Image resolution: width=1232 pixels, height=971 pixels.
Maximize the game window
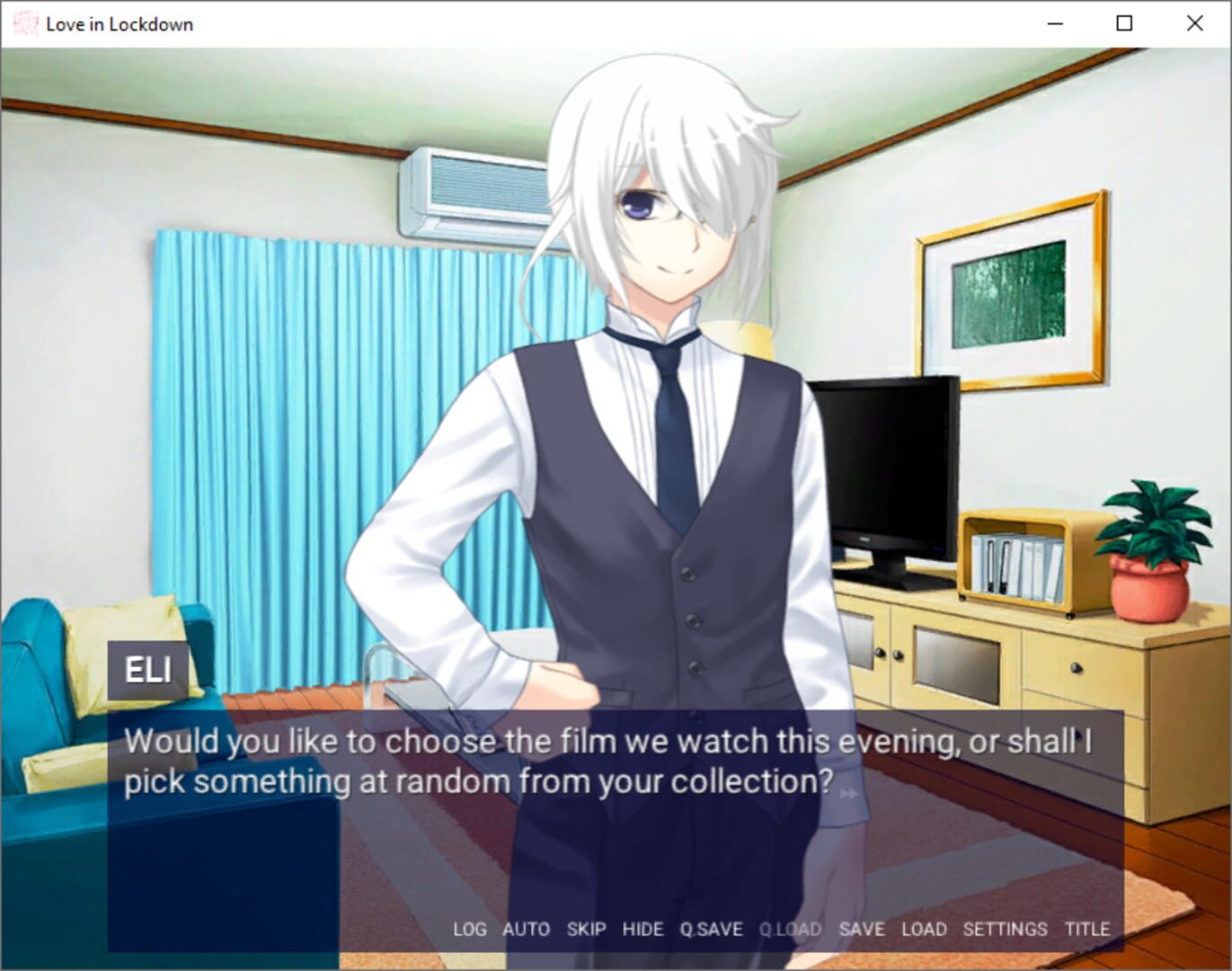[x=1123, y=23]
